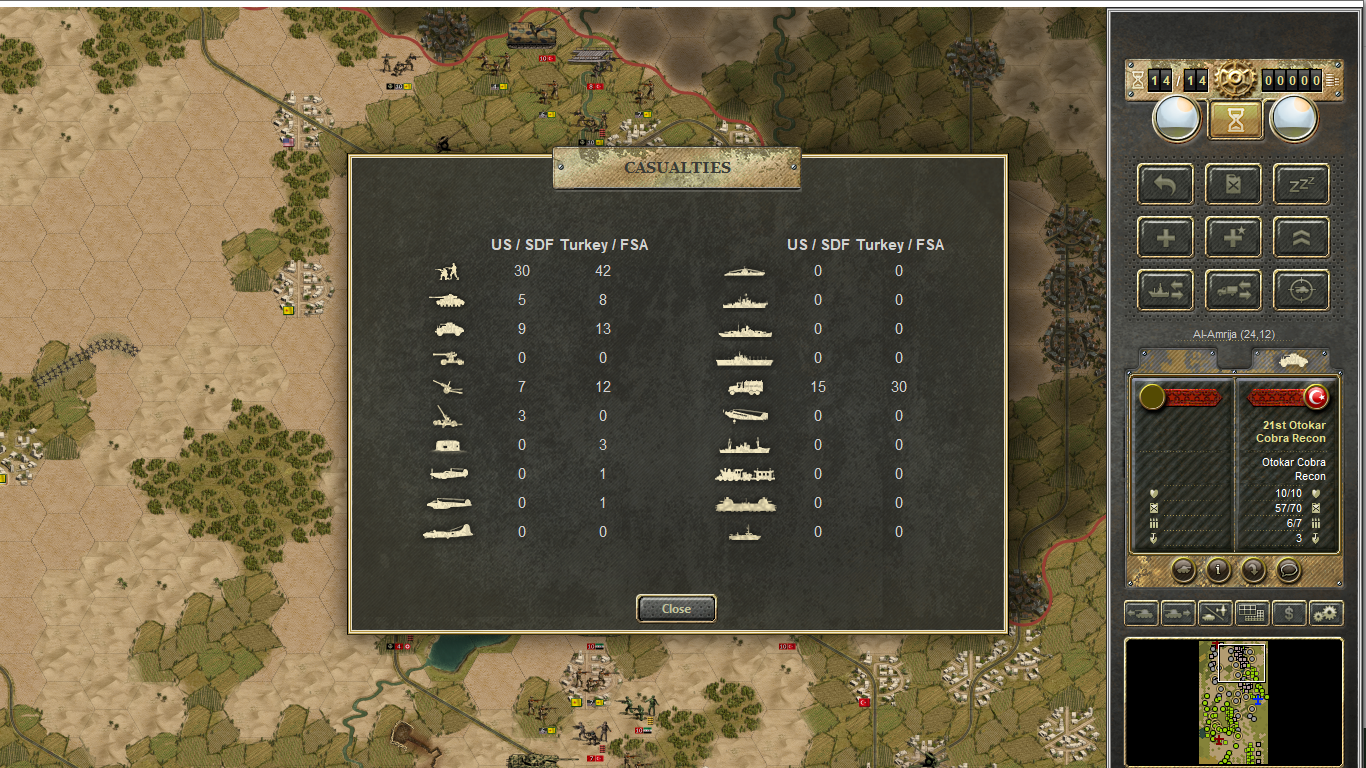Click the minimap to jump the view
1366x768 pixels.
[x=1233, y=702]
